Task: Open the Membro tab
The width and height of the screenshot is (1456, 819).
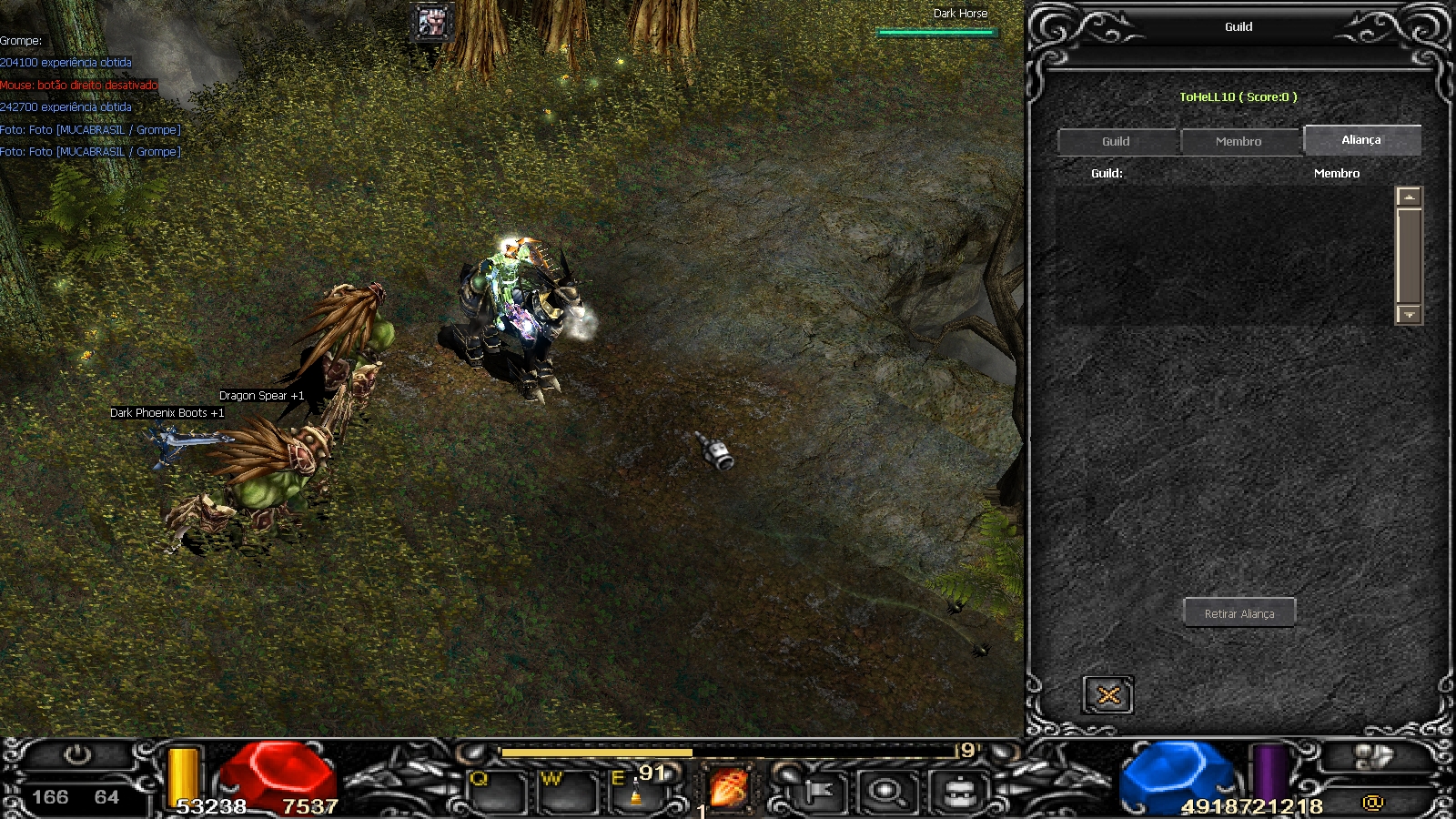Action: point(1239,142)
